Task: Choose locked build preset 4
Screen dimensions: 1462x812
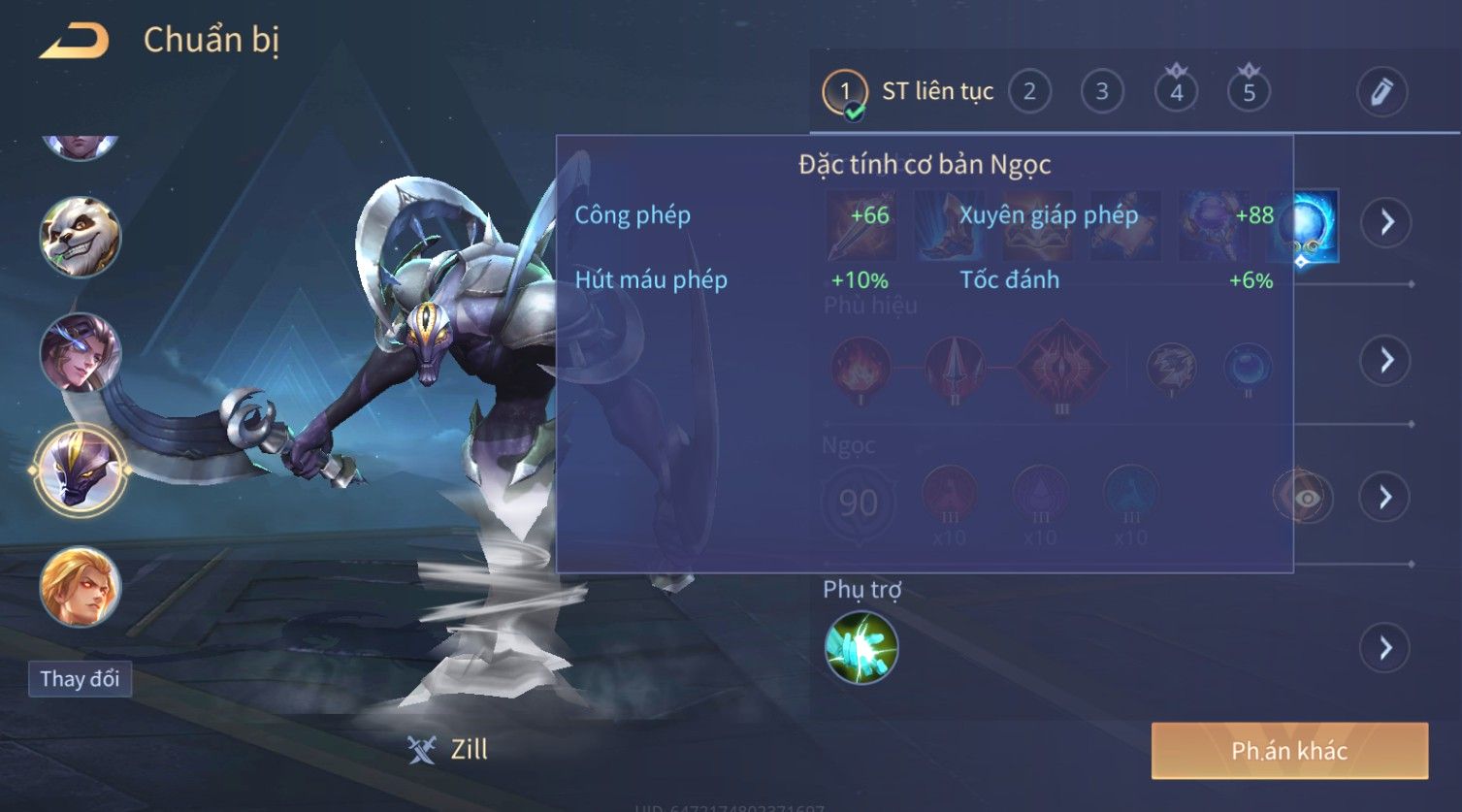Action: 1176,92
